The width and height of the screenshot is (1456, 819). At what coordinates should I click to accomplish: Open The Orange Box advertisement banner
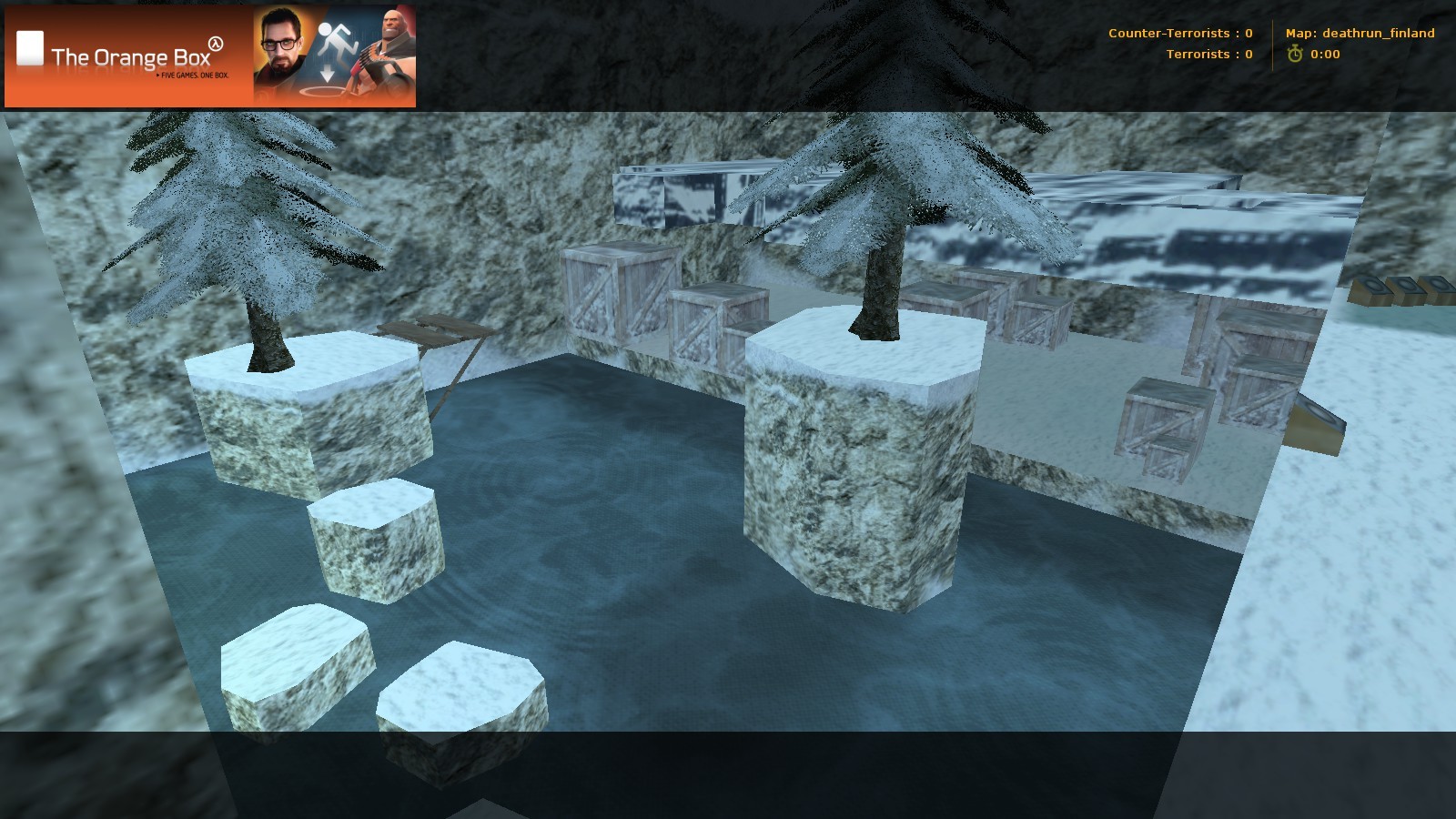[210, 56]
